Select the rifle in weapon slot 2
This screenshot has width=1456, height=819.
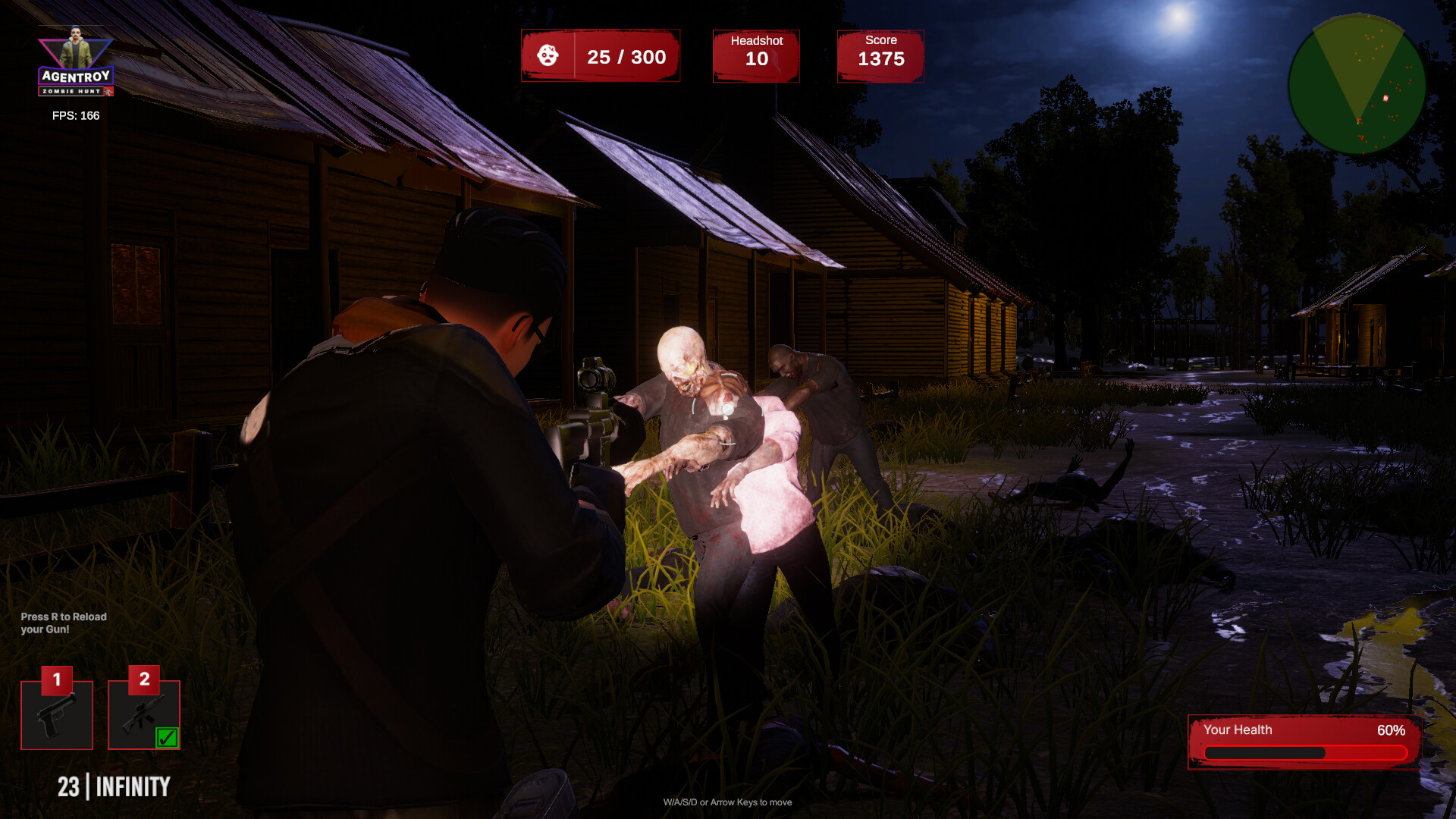[x=143, y=714]
